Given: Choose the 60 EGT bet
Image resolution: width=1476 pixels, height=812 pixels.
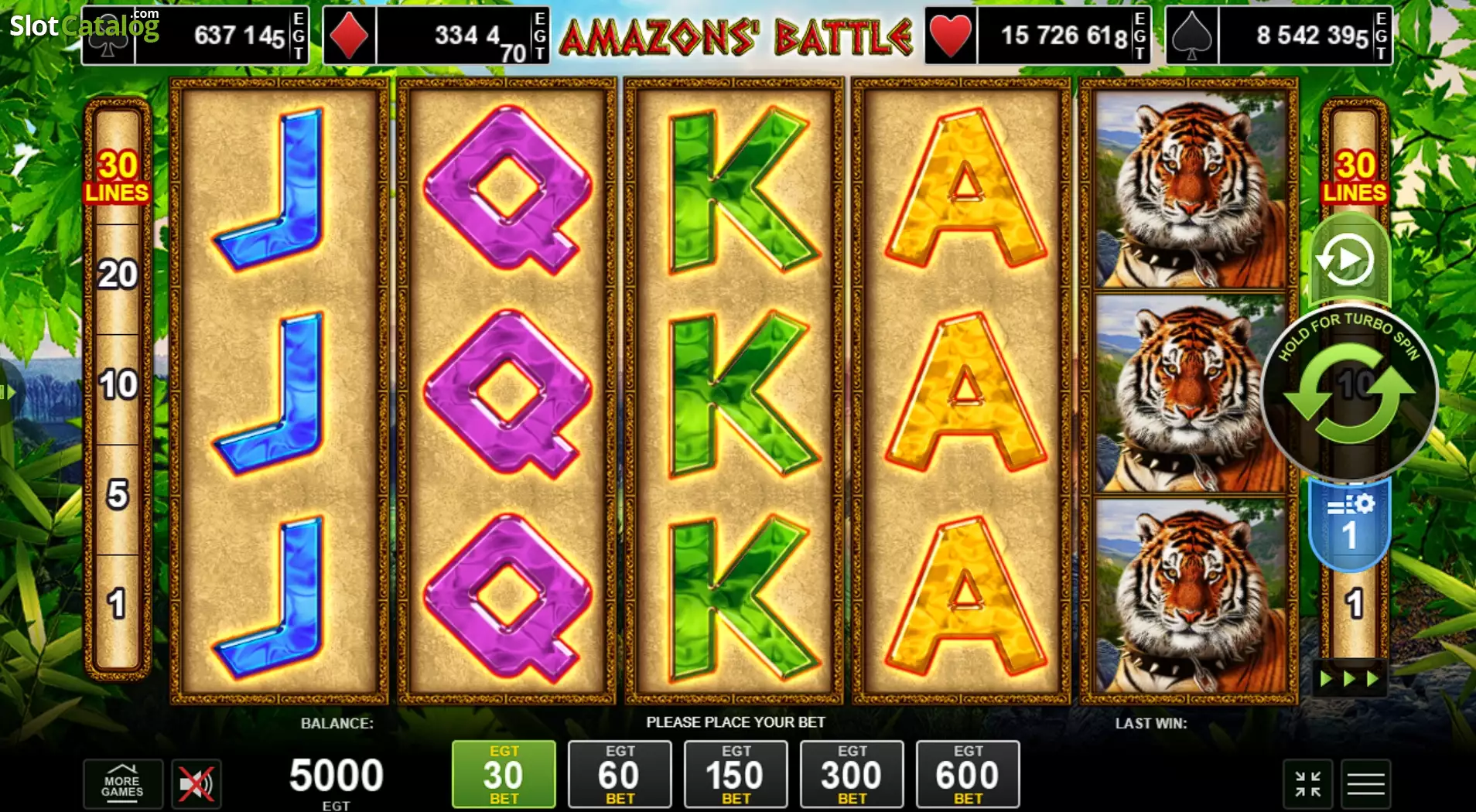Looking at the screenshot, I should (619, 774).
